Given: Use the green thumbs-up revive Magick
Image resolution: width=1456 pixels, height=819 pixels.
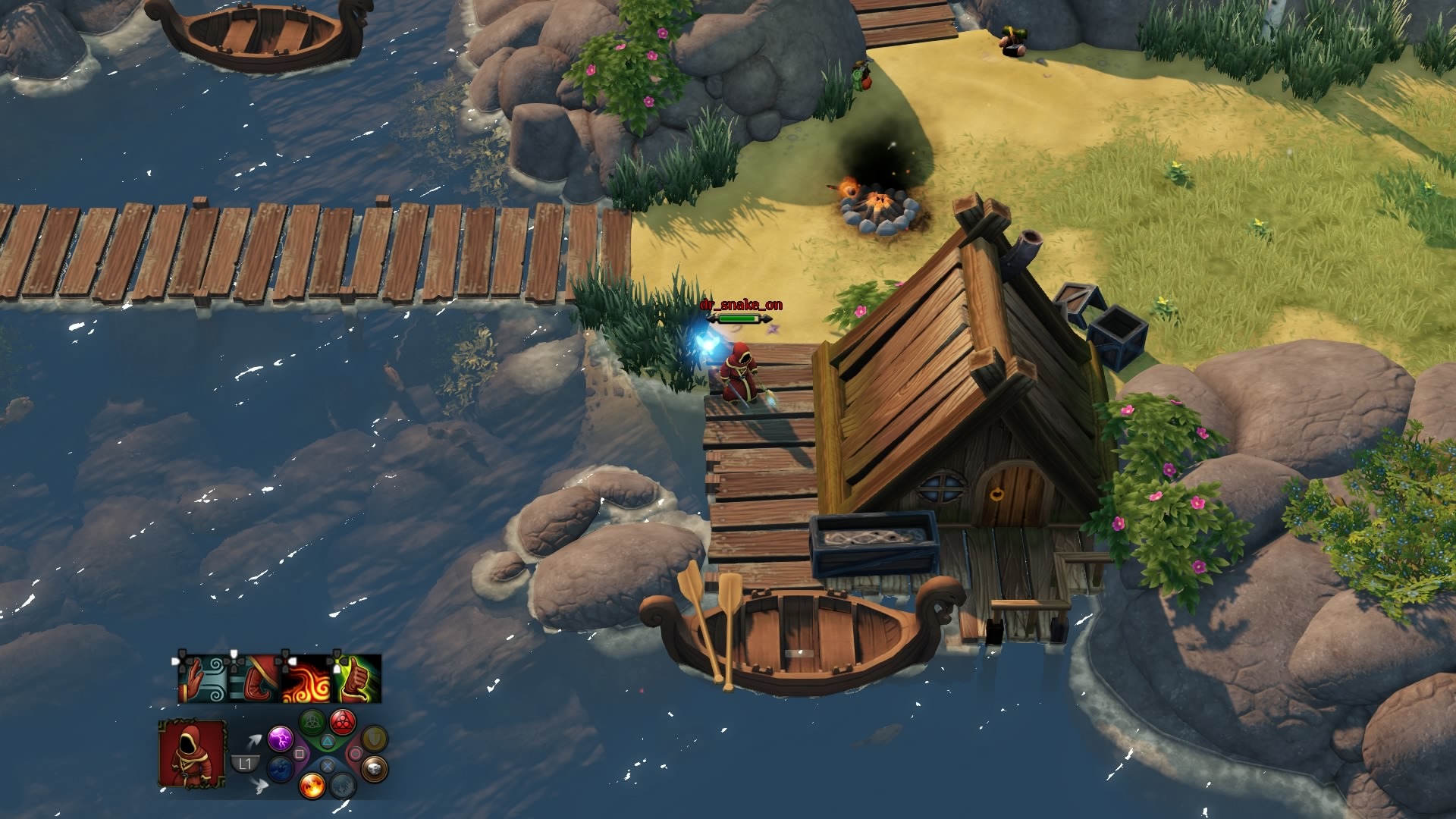Looking at the screenshot, I should [356, 679].
